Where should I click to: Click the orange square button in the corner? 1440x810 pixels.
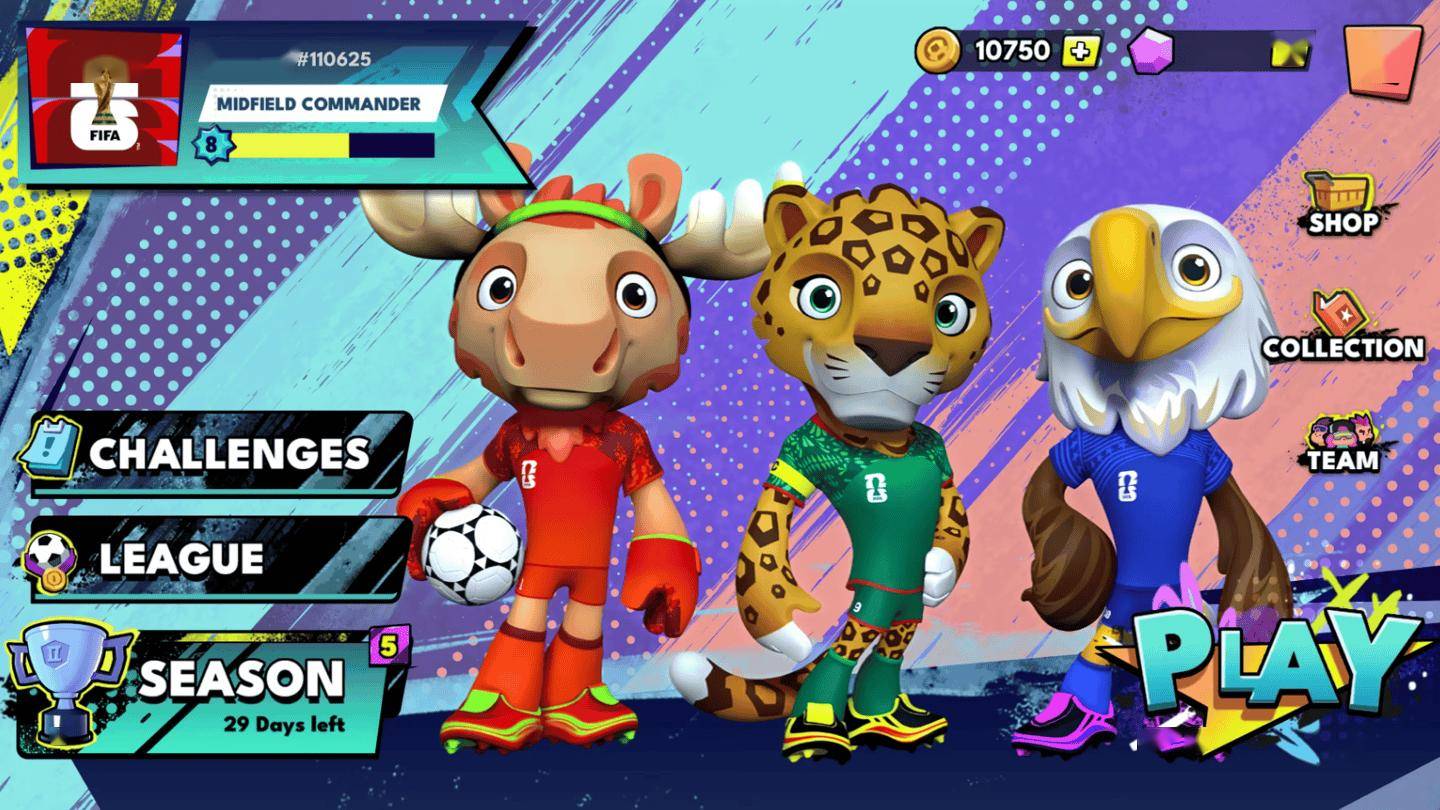coord(1383,60)
